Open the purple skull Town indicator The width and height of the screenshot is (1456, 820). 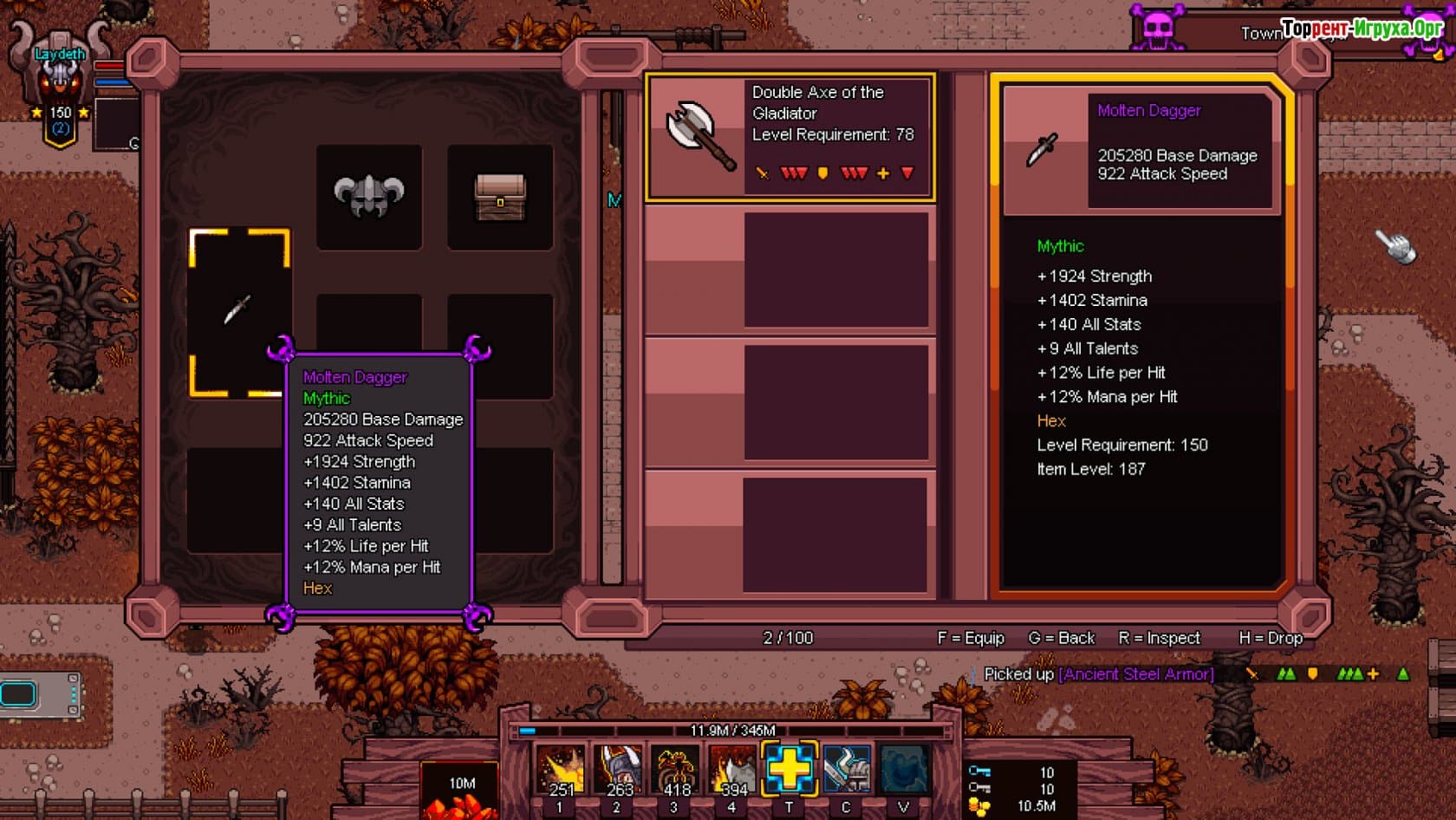pyautogui.click(x=1158, y=31)
